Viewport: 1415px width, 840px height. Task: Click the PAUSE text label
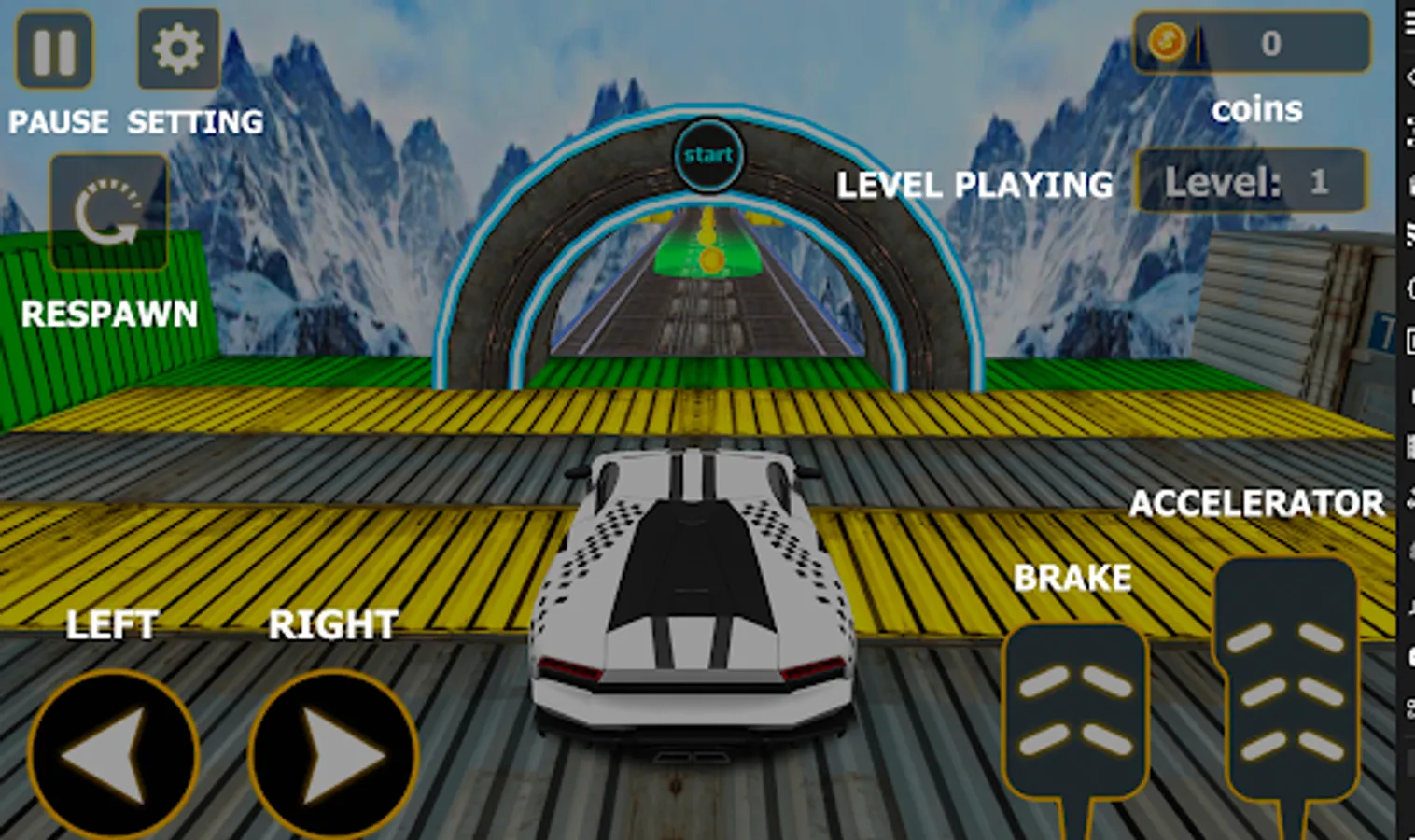tap(58, 121)
